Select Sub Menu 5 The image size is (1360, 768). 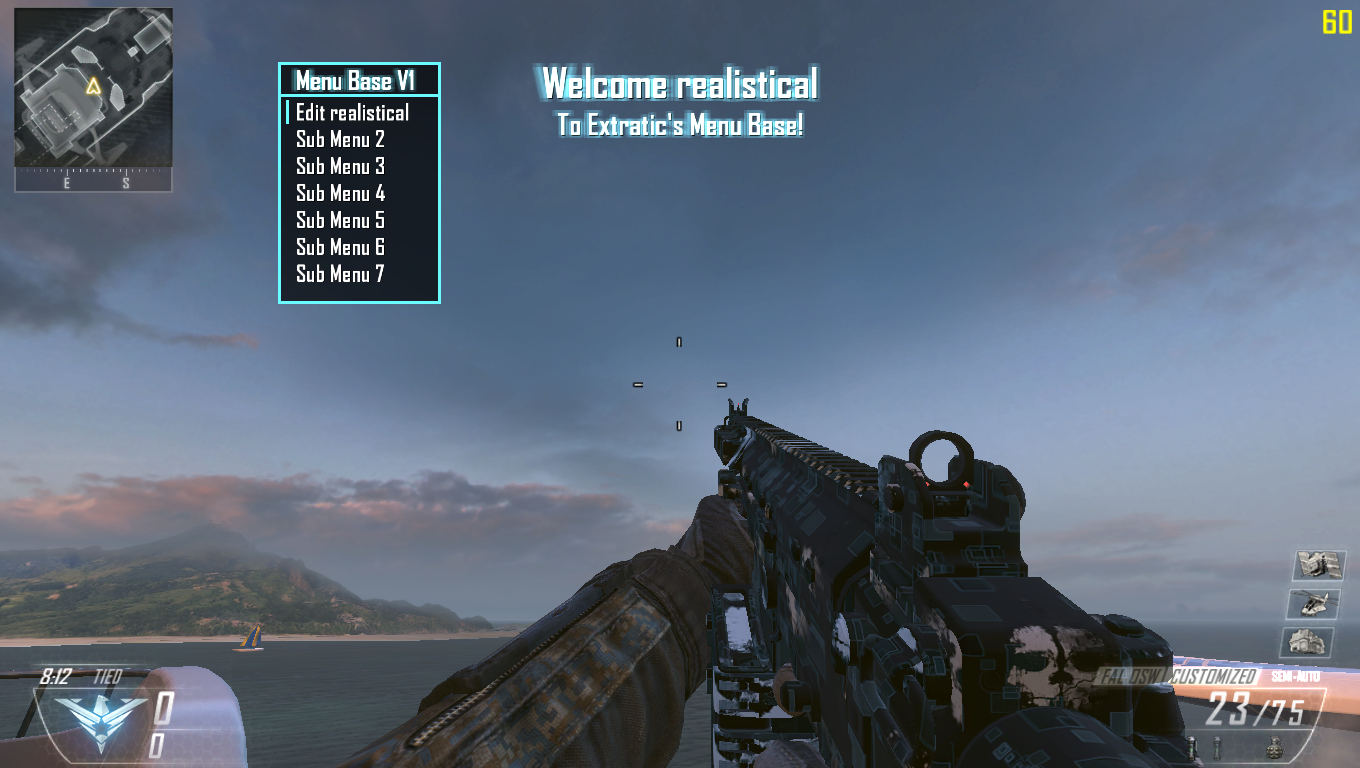pyautogui.click(x=340, y=221)
